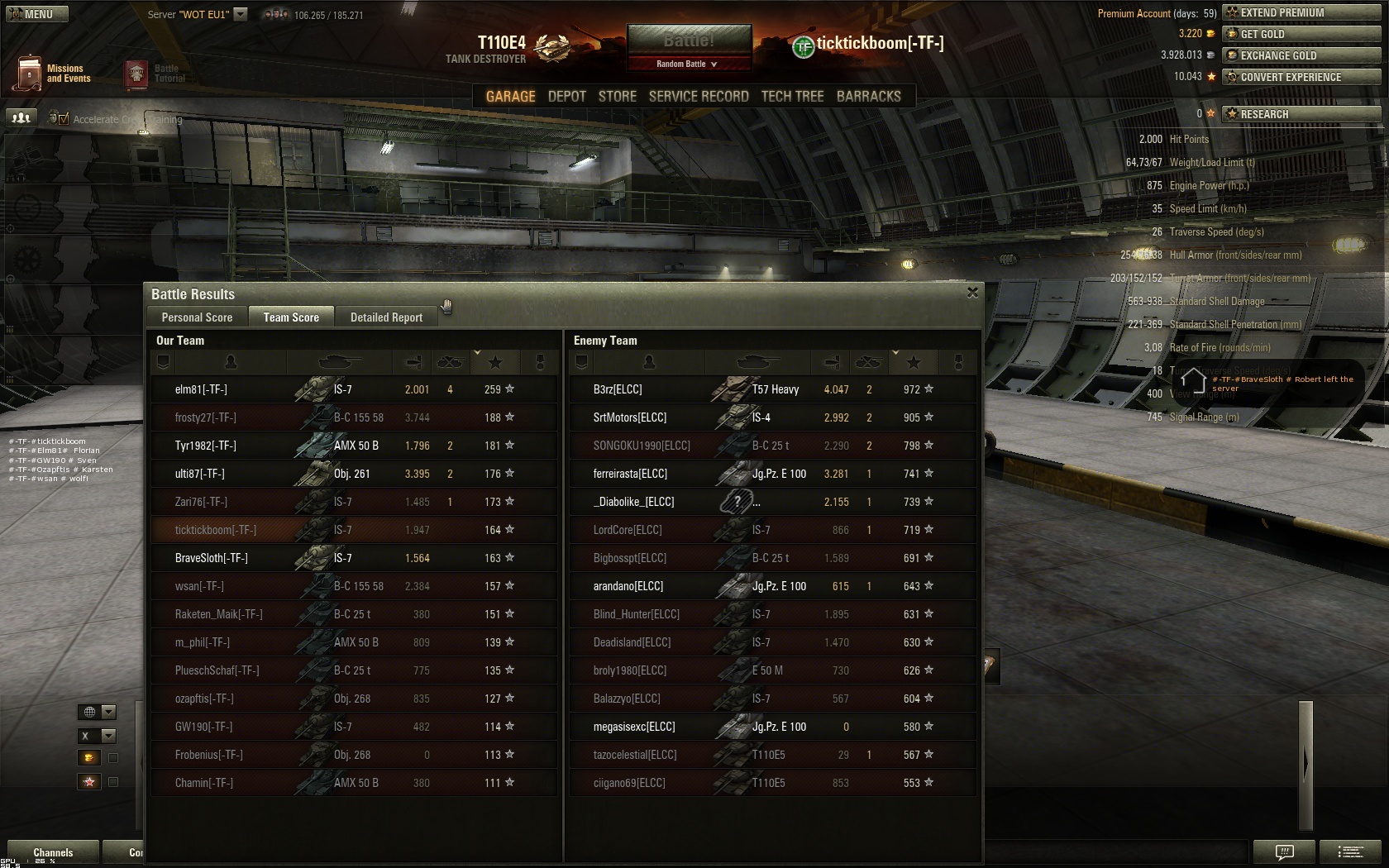Open the RESEARCH button

[1301, 114]
